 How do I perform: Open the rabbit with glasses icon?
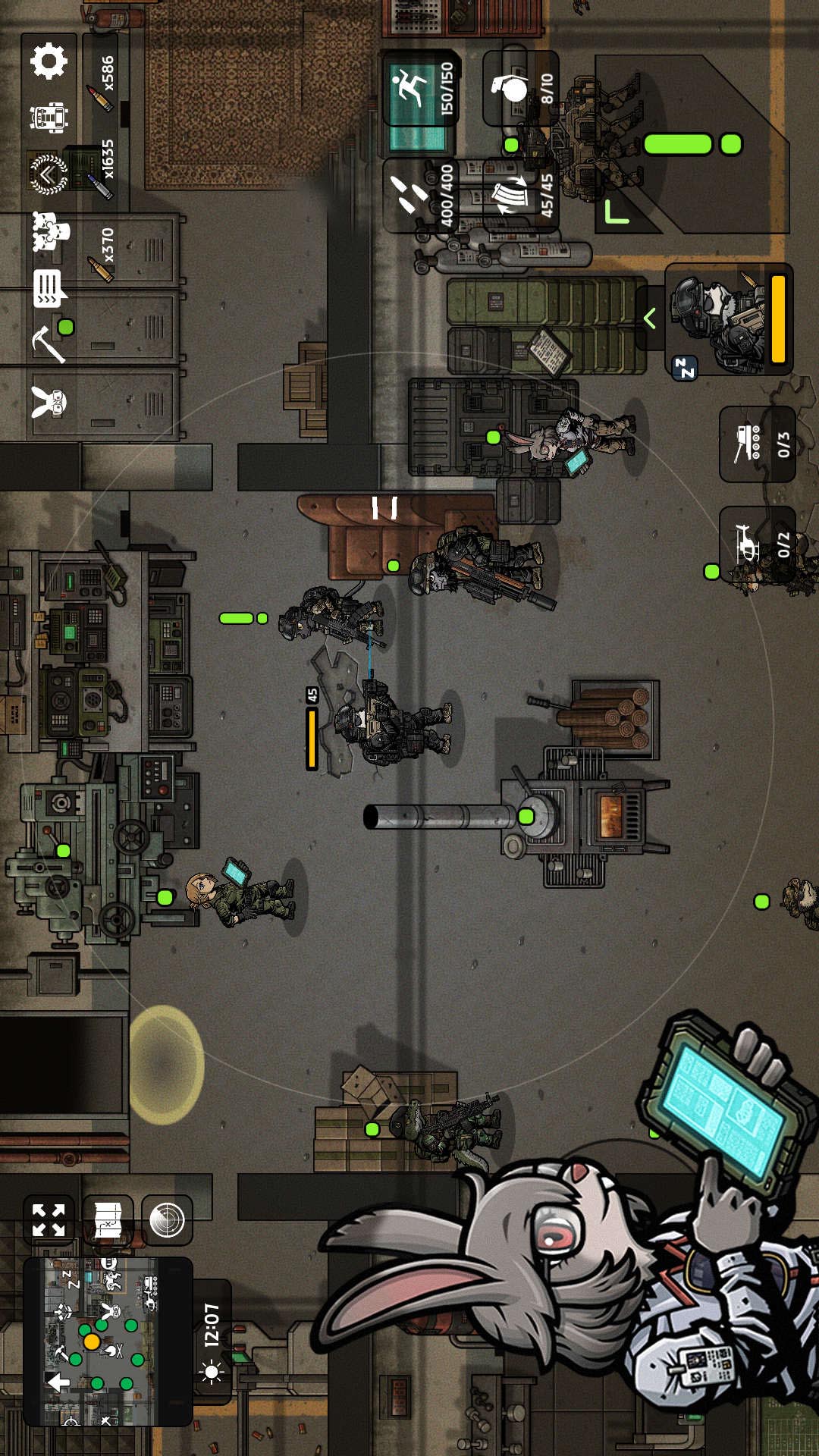[49, 402]
